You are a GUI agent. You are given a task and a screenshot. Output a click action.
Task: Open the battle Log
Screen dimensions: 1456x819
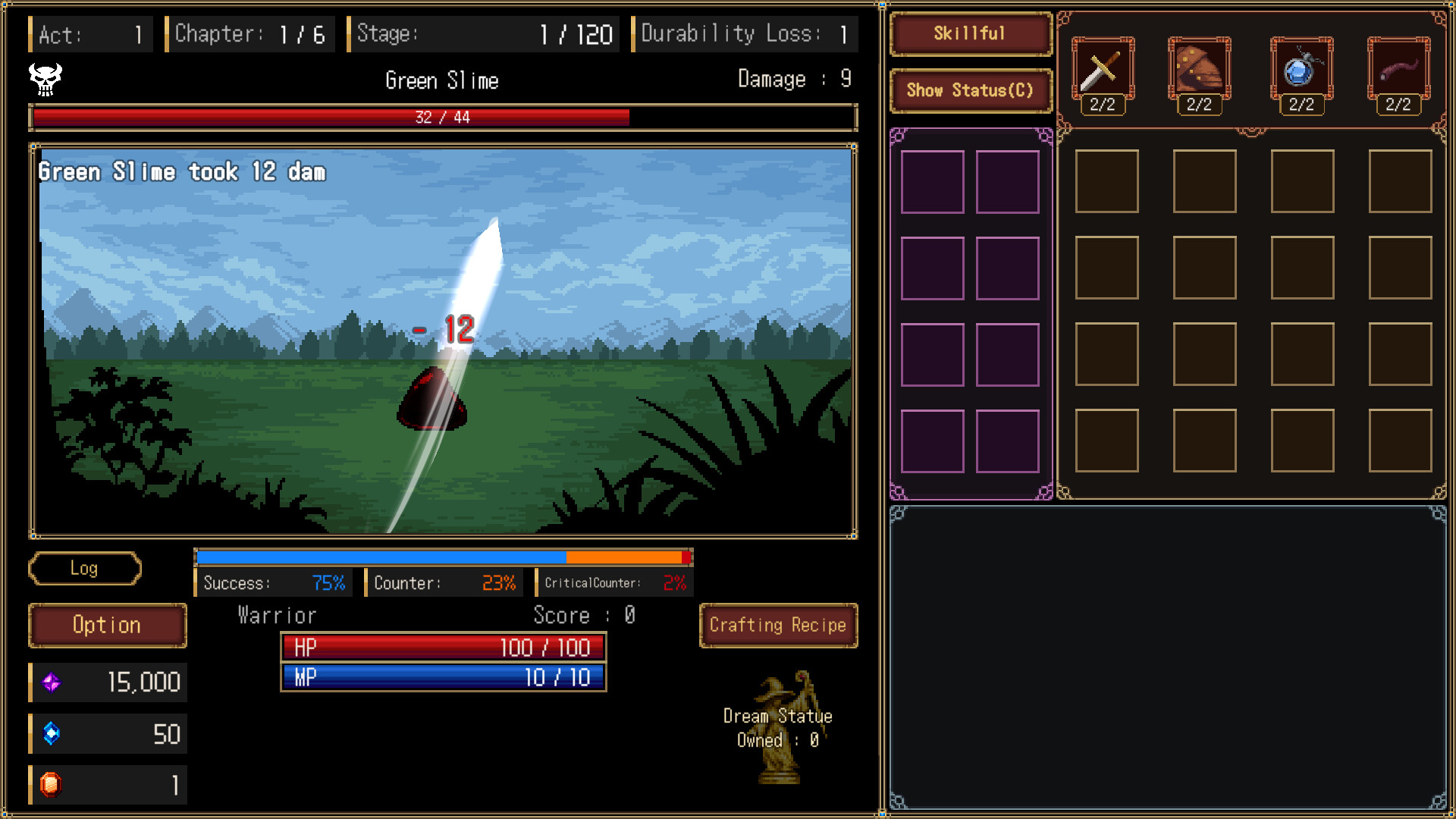85,569
